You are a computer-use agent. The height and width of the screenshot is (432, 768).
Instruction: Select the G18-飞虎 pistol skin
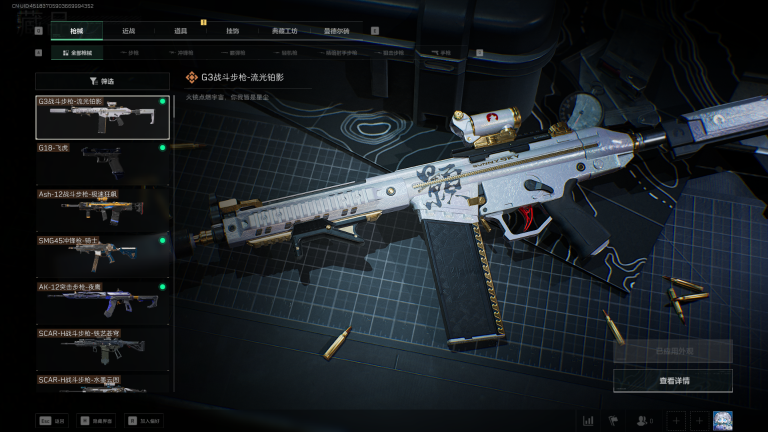[102, 163]
